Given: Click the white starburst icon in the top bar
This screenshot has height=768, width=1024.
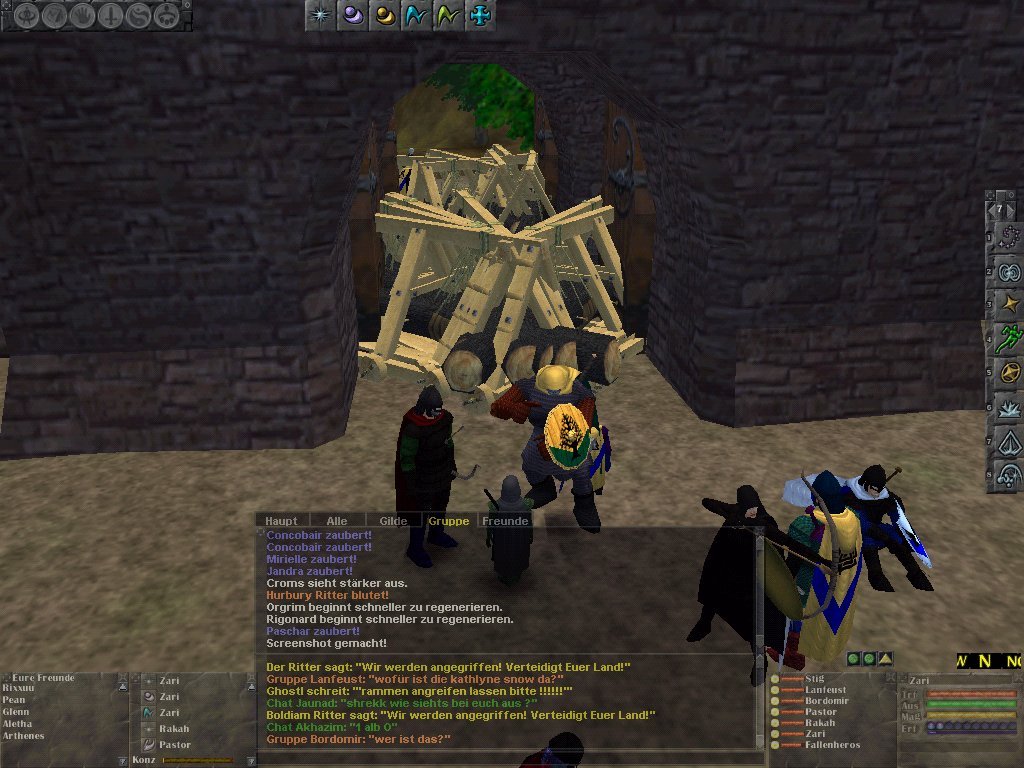Looking at the screenshot, I should tap(320, 15).
